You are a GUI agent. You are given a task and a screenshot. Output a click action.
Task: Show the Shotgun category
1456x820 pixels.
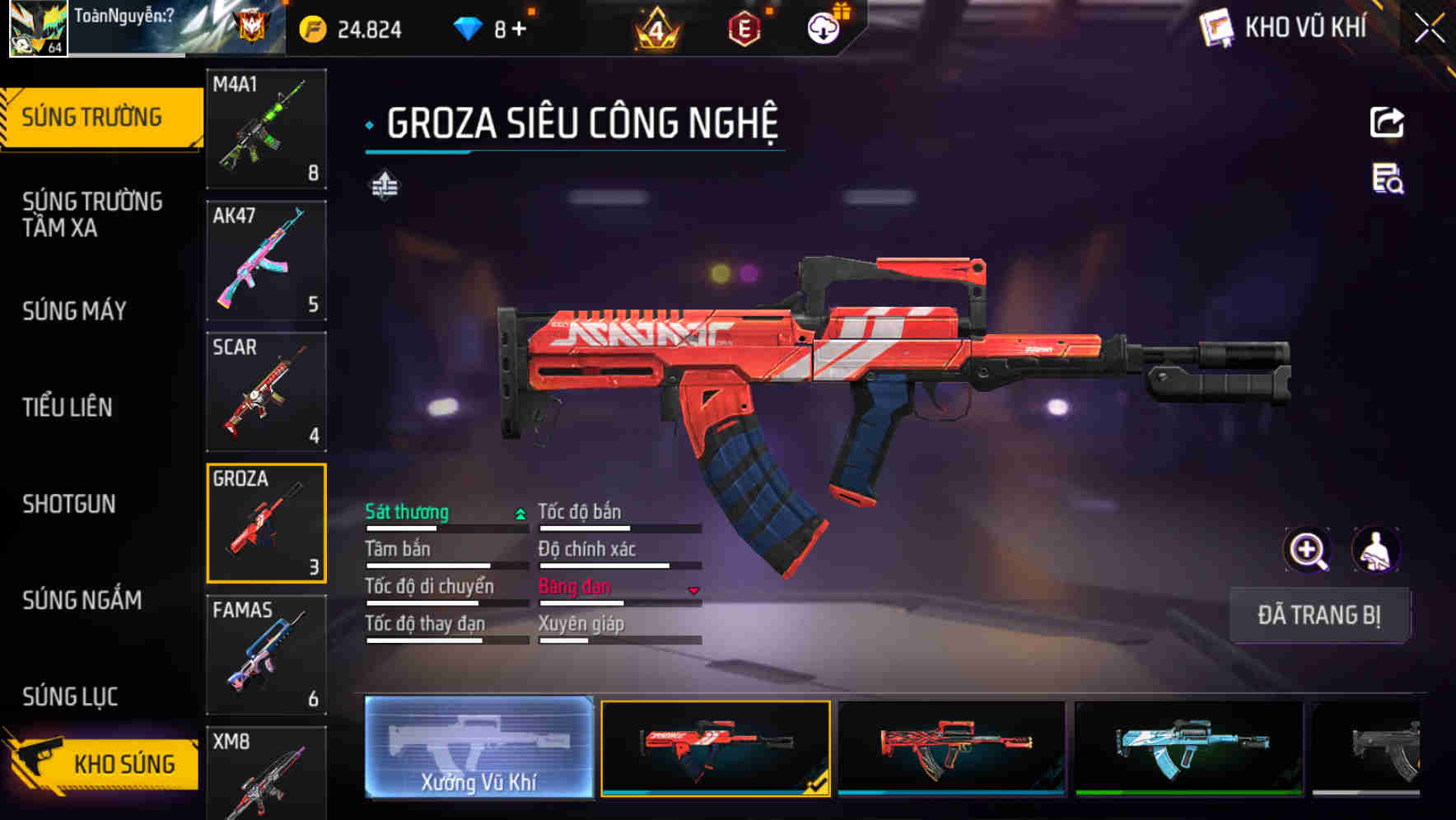(69, 504)
